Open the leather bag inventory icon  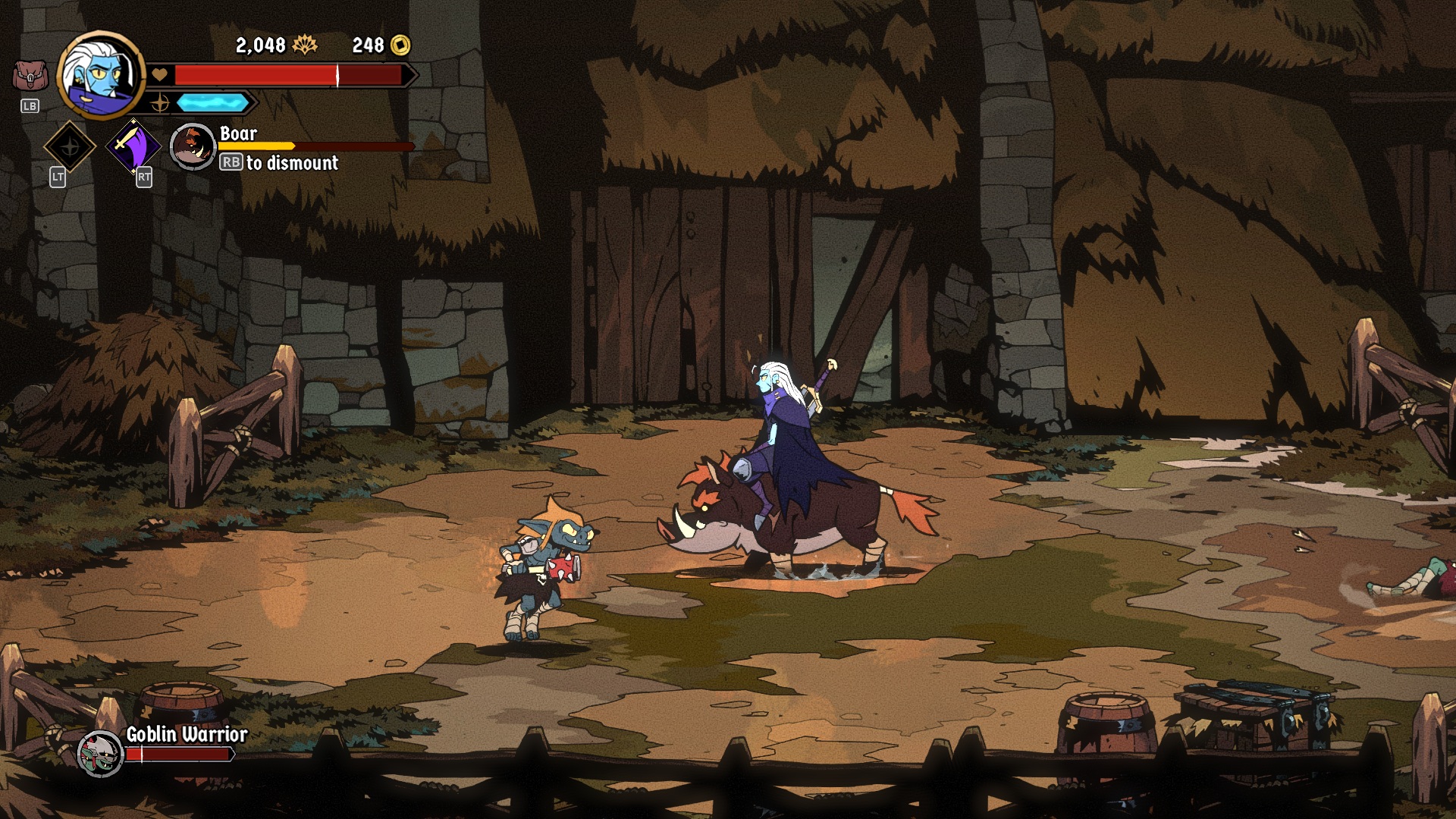pyautogui.click(x=30, y=77)
